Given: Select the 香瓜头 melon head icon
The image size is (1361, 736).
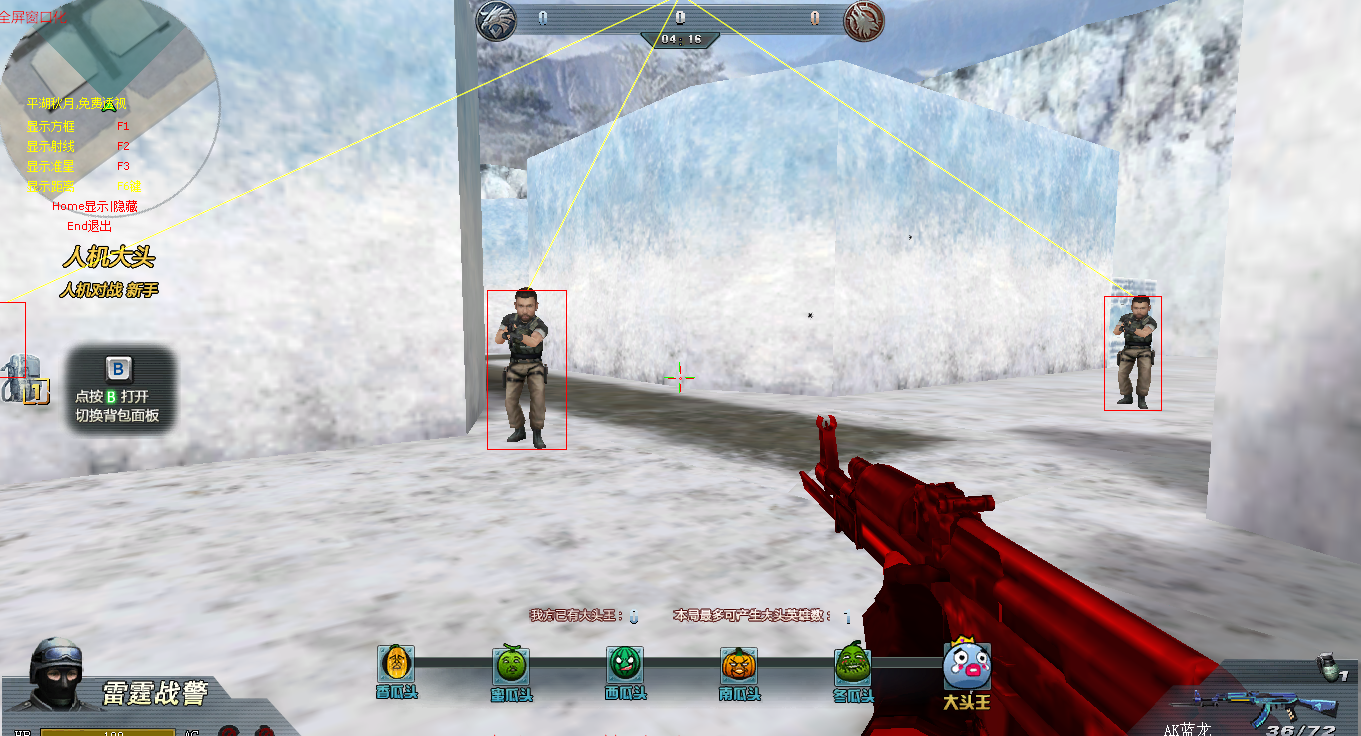Looking at the screenshot, I should [396, 663].
